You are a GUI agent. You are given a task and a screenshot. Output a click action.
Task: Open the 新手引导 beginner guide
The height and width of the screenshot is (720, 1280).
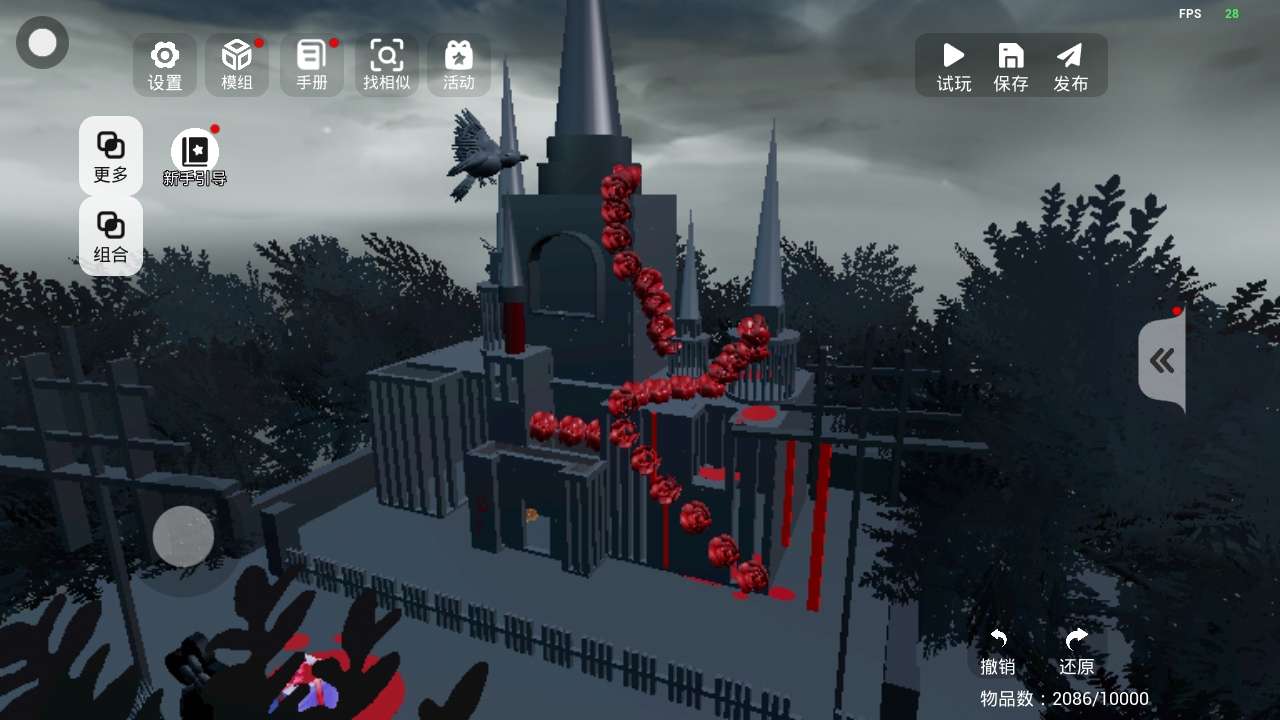195,158
